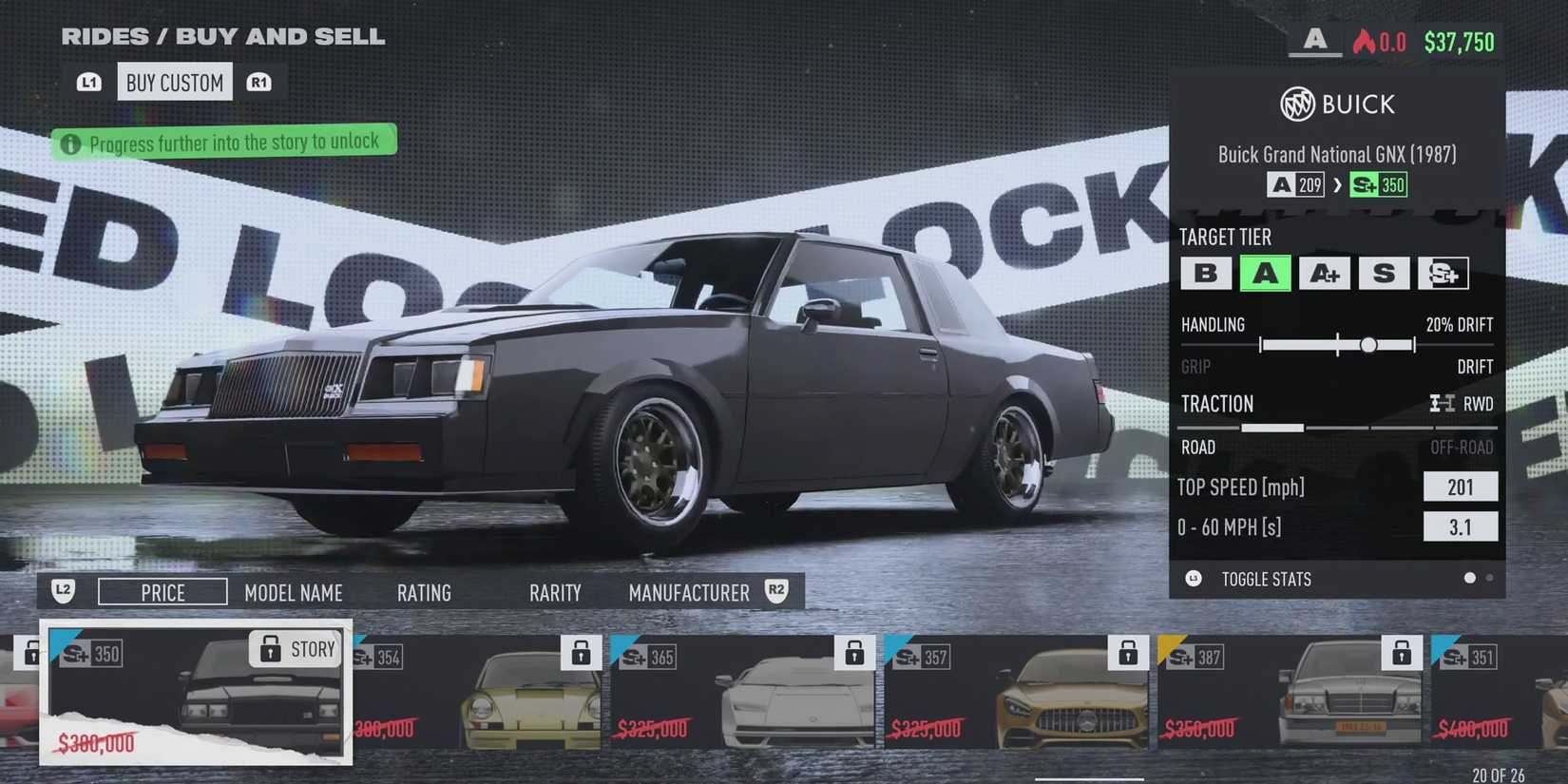Select target tier B

pos(1206,274)
